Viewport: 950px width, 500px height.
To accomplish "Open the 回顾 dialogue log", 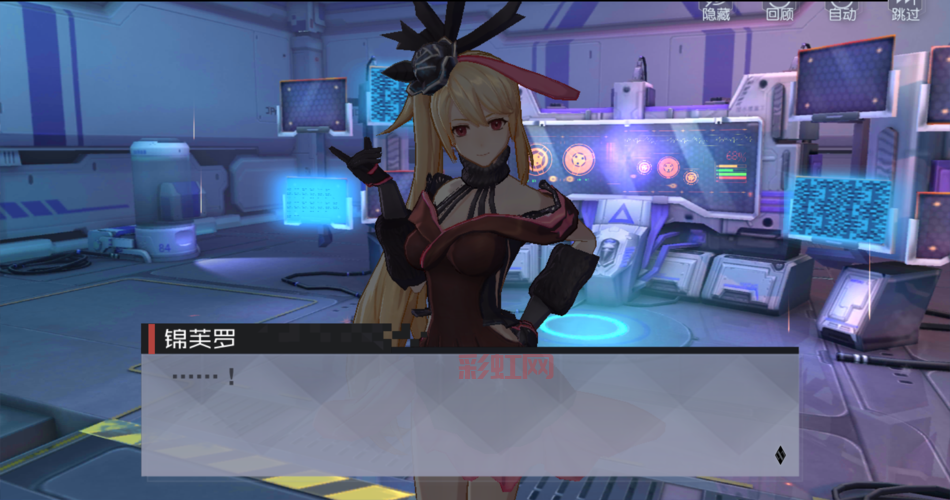I will [779, 10].
